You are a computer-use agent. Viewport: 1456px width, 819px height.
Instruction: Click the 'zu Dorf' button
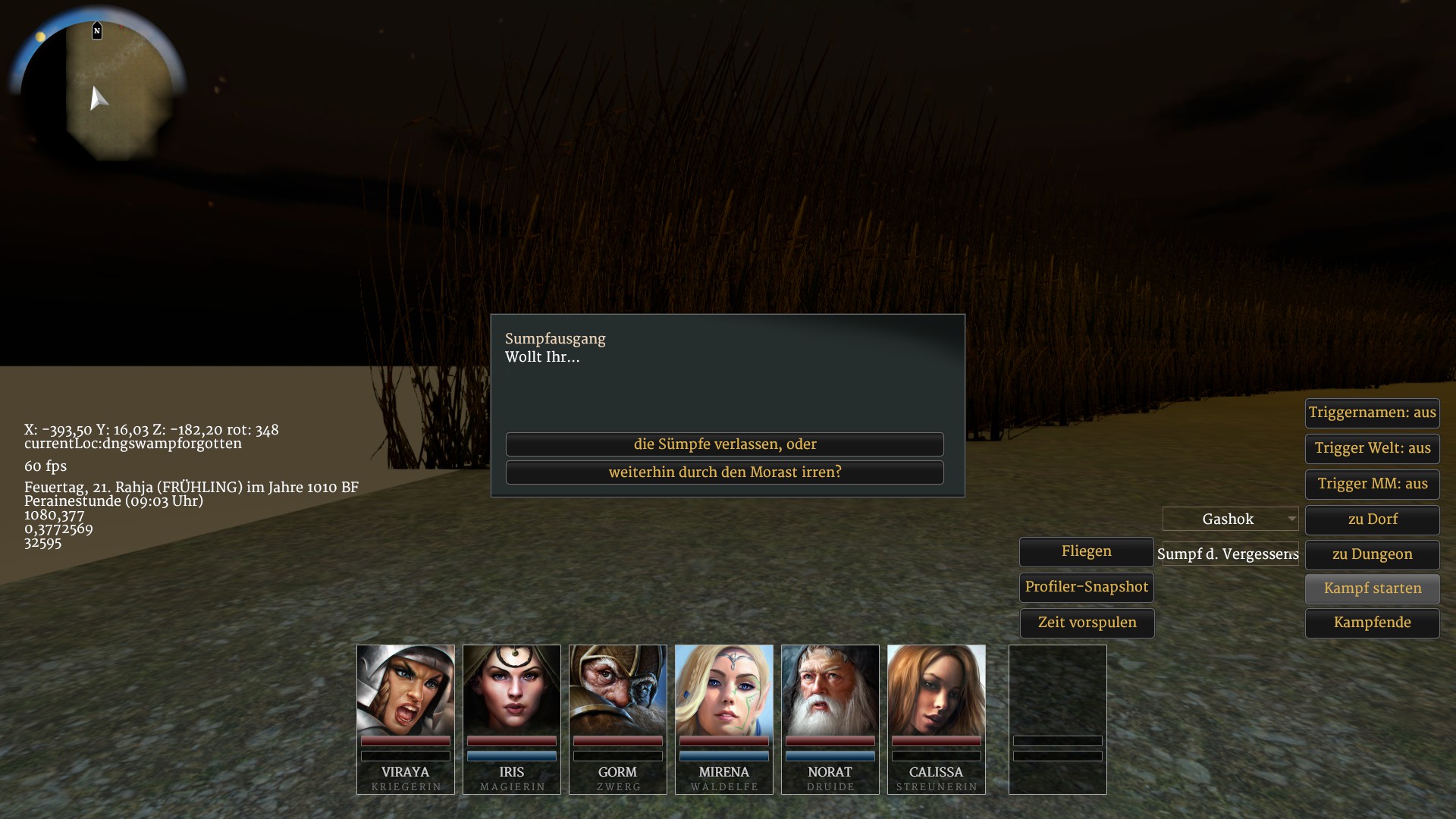[x=1372, y=520]
